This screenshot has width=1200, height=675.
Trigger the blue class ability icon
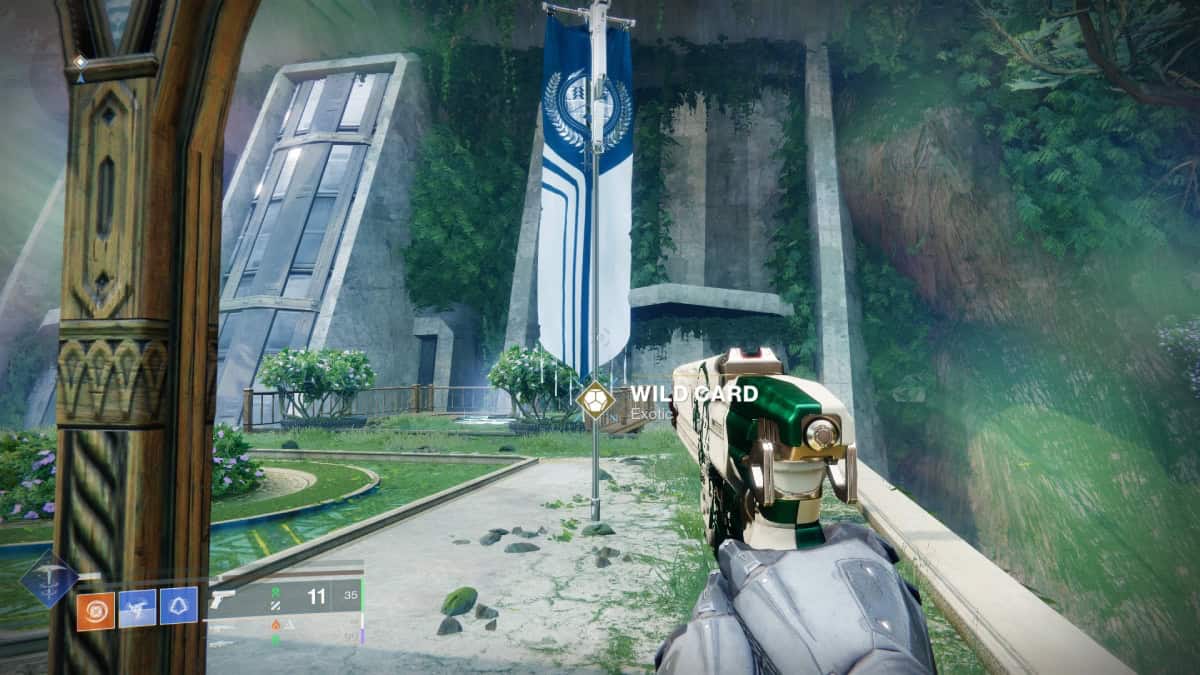(x=179, y=606)
